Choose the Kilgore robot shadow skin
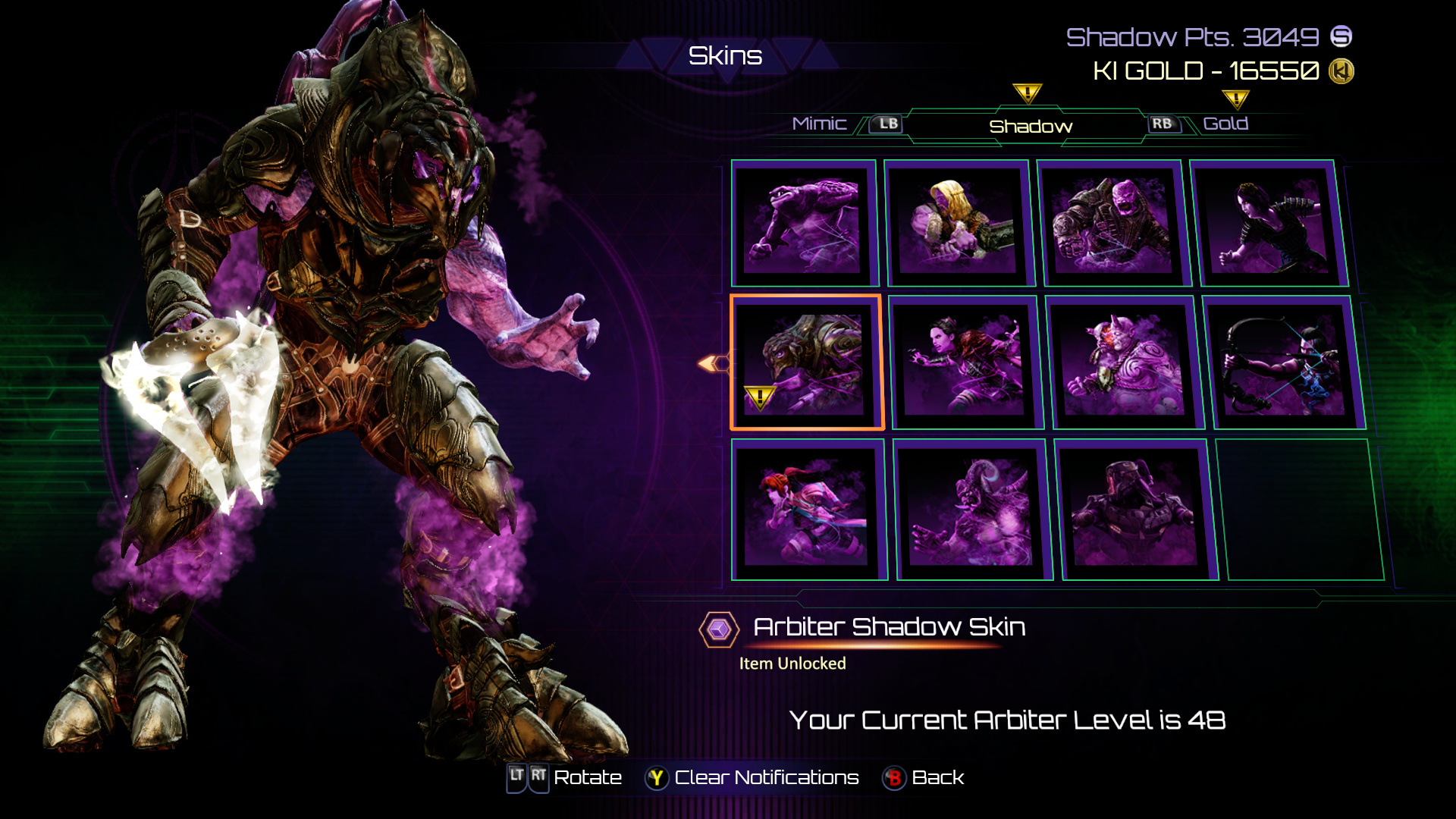This screenshot has width=1456, height=819. [1136, 509]
